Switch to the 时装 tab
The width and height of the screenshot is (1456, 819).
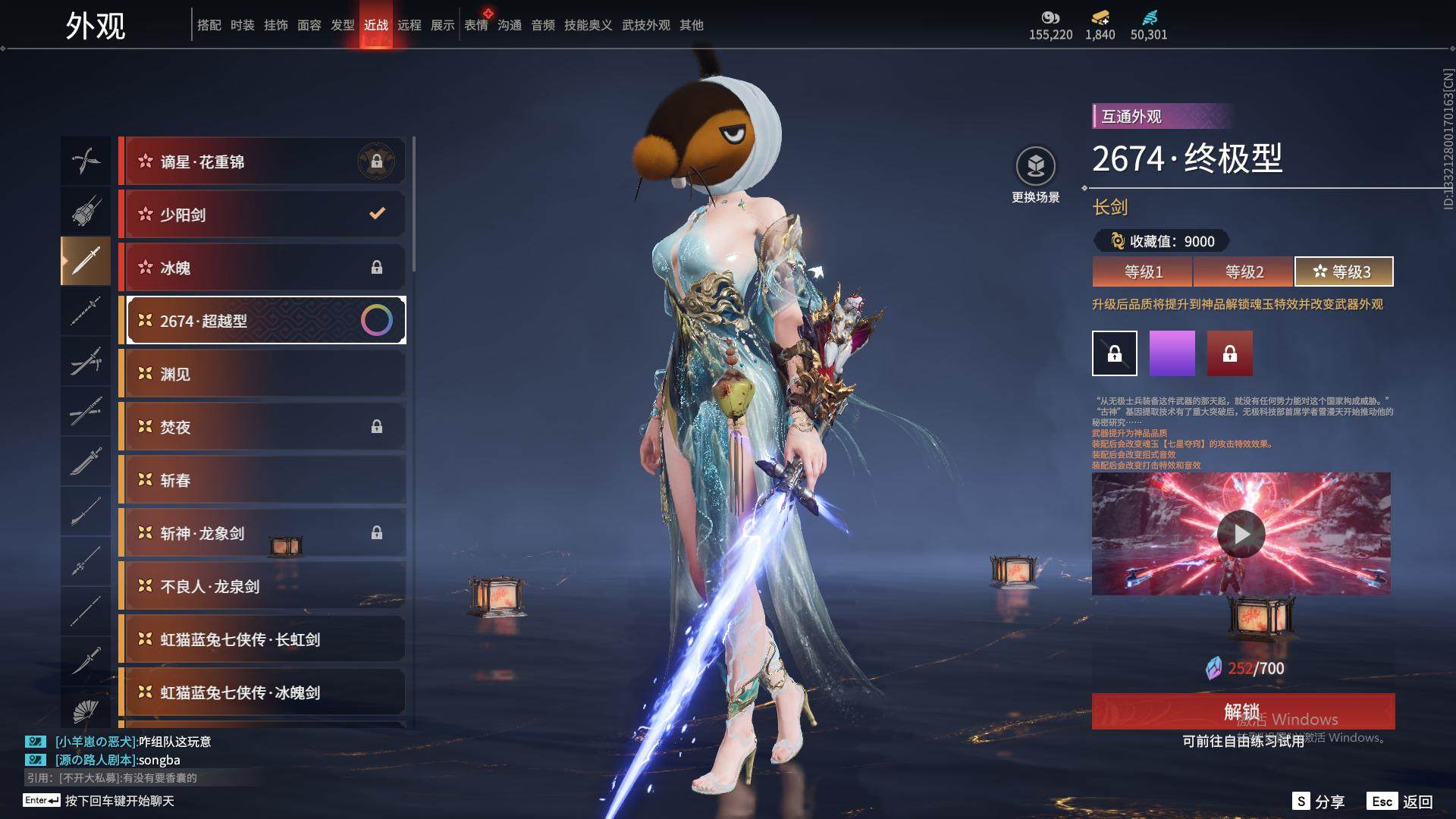tap(243, 25)
